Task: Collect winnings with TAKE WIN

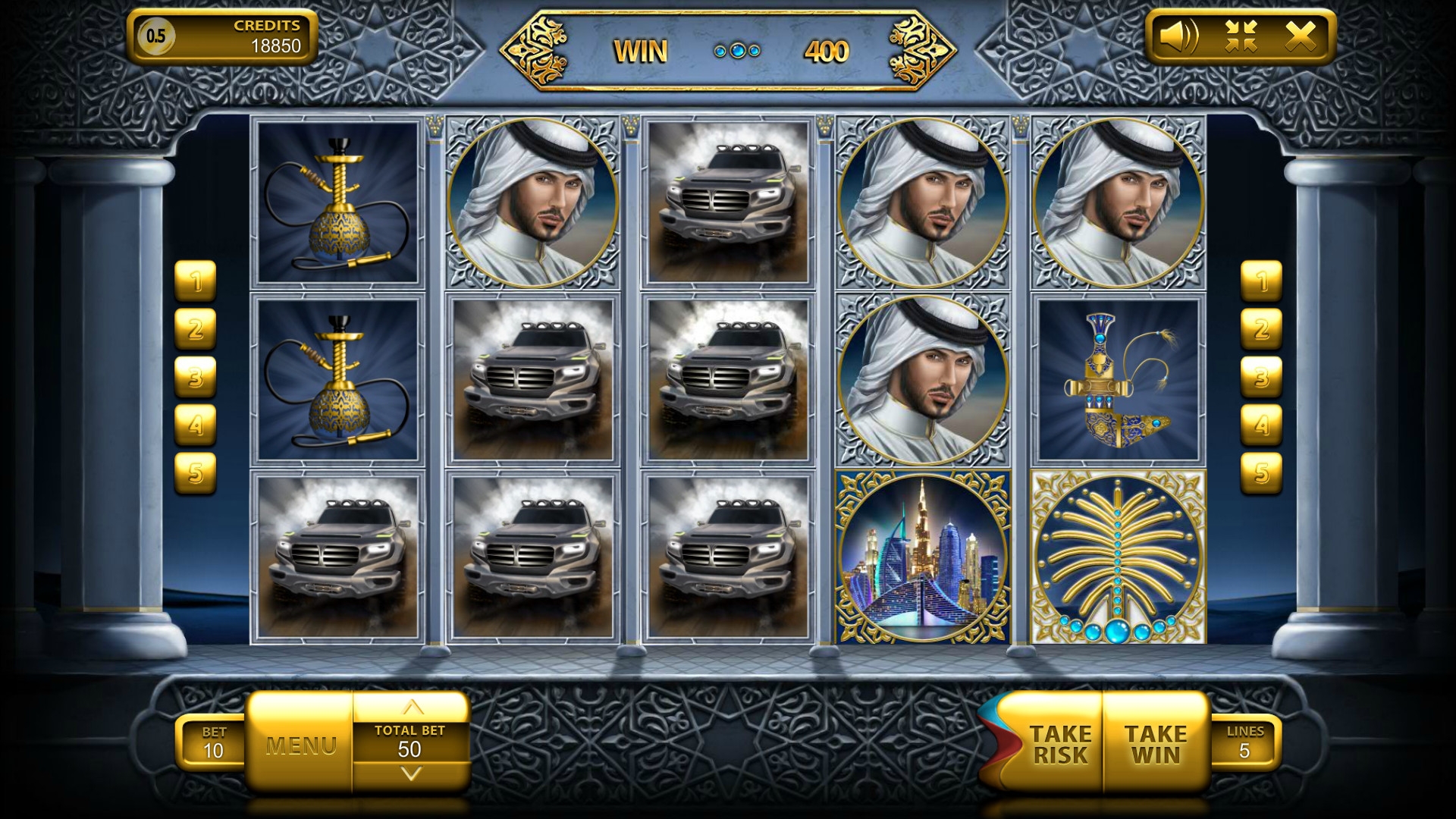Action: (1155, 744)
